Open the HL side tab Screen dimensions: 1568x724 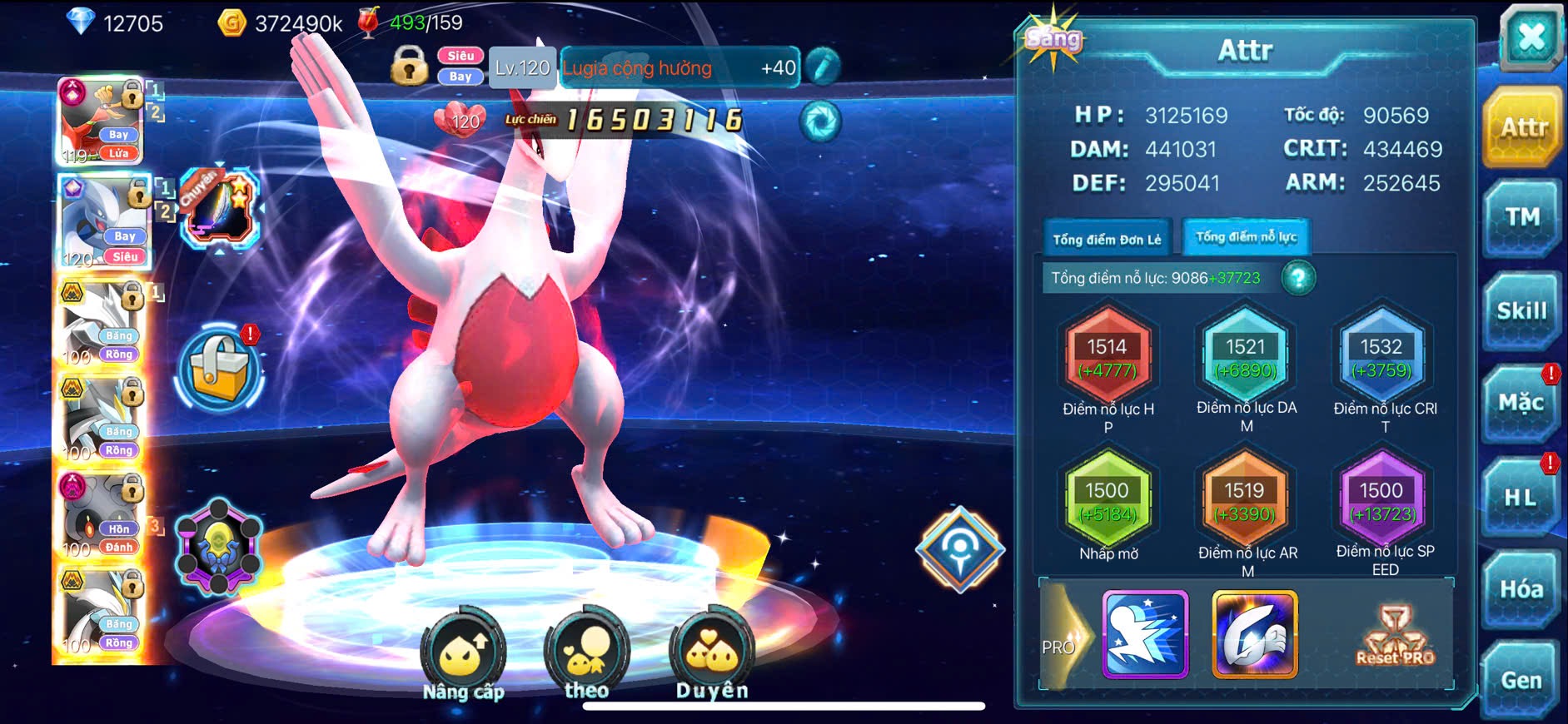[x=1521, y=498]
